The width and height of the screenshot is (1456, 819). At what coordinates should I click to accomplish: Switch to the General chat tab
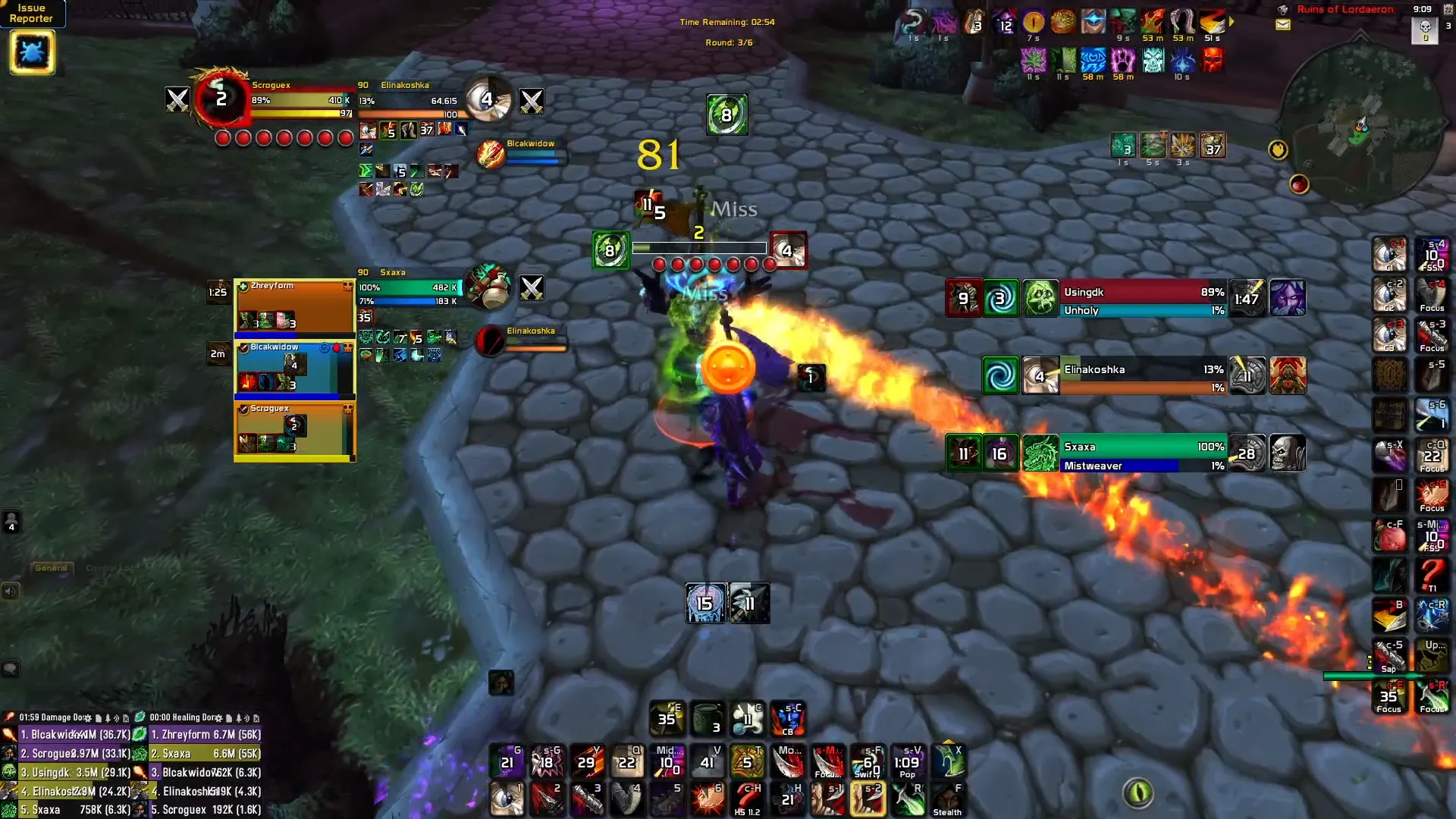(50, 567)
